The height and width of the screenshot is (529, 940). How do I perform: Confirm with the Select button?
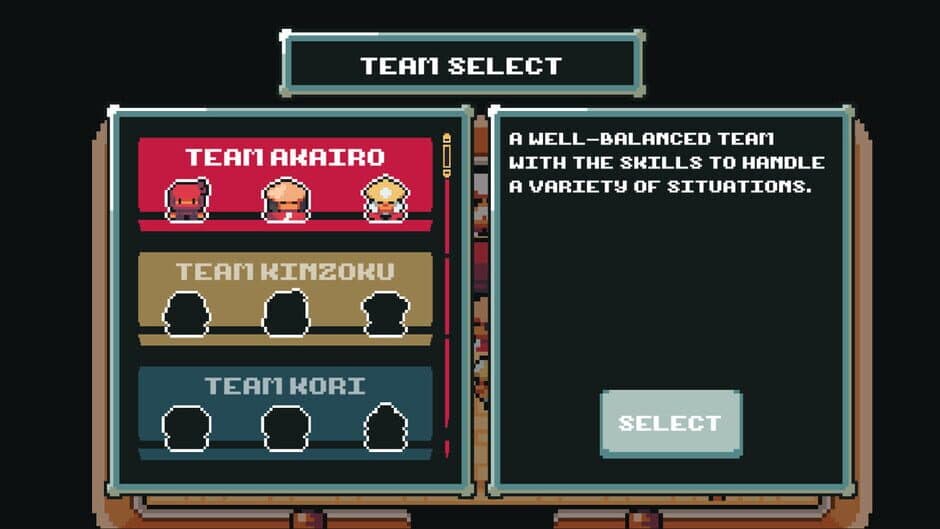coord(670,423)
